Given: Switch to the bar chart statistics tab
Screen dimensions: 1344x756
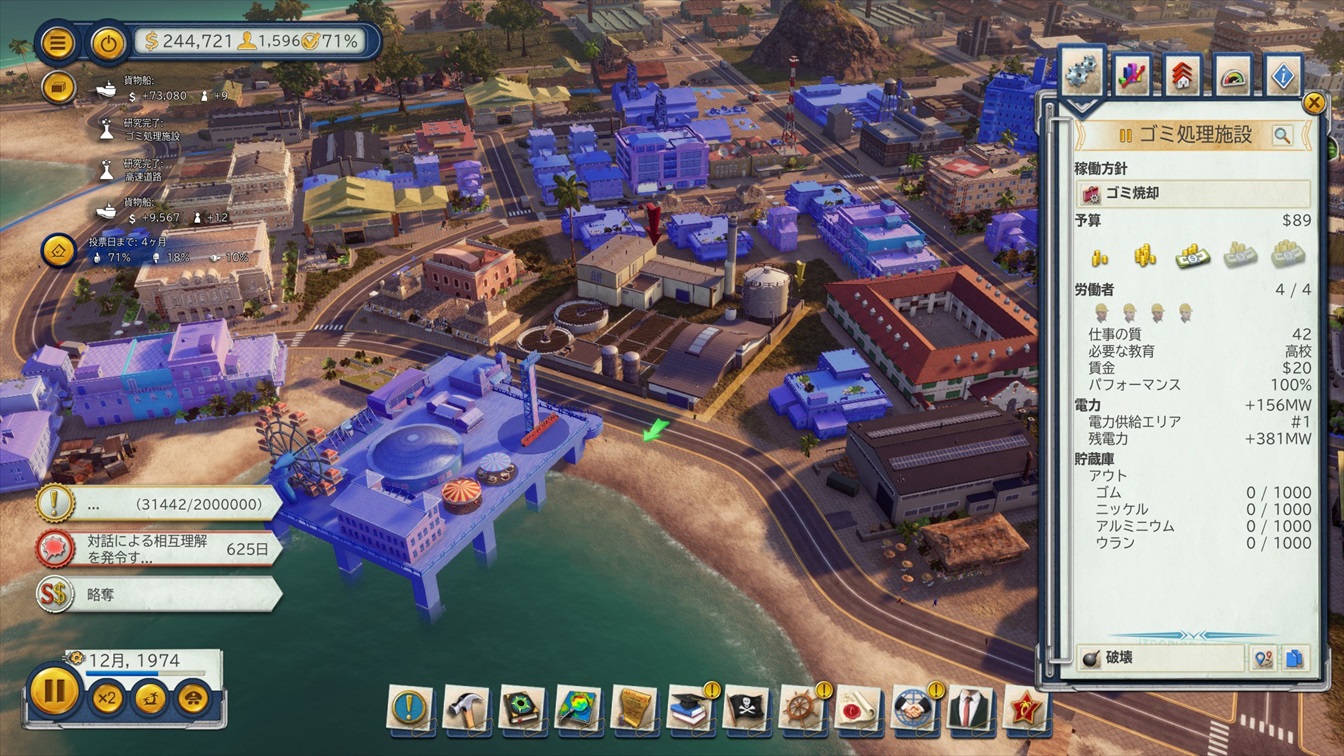Looking at the screenshot, I should 1132,75.
